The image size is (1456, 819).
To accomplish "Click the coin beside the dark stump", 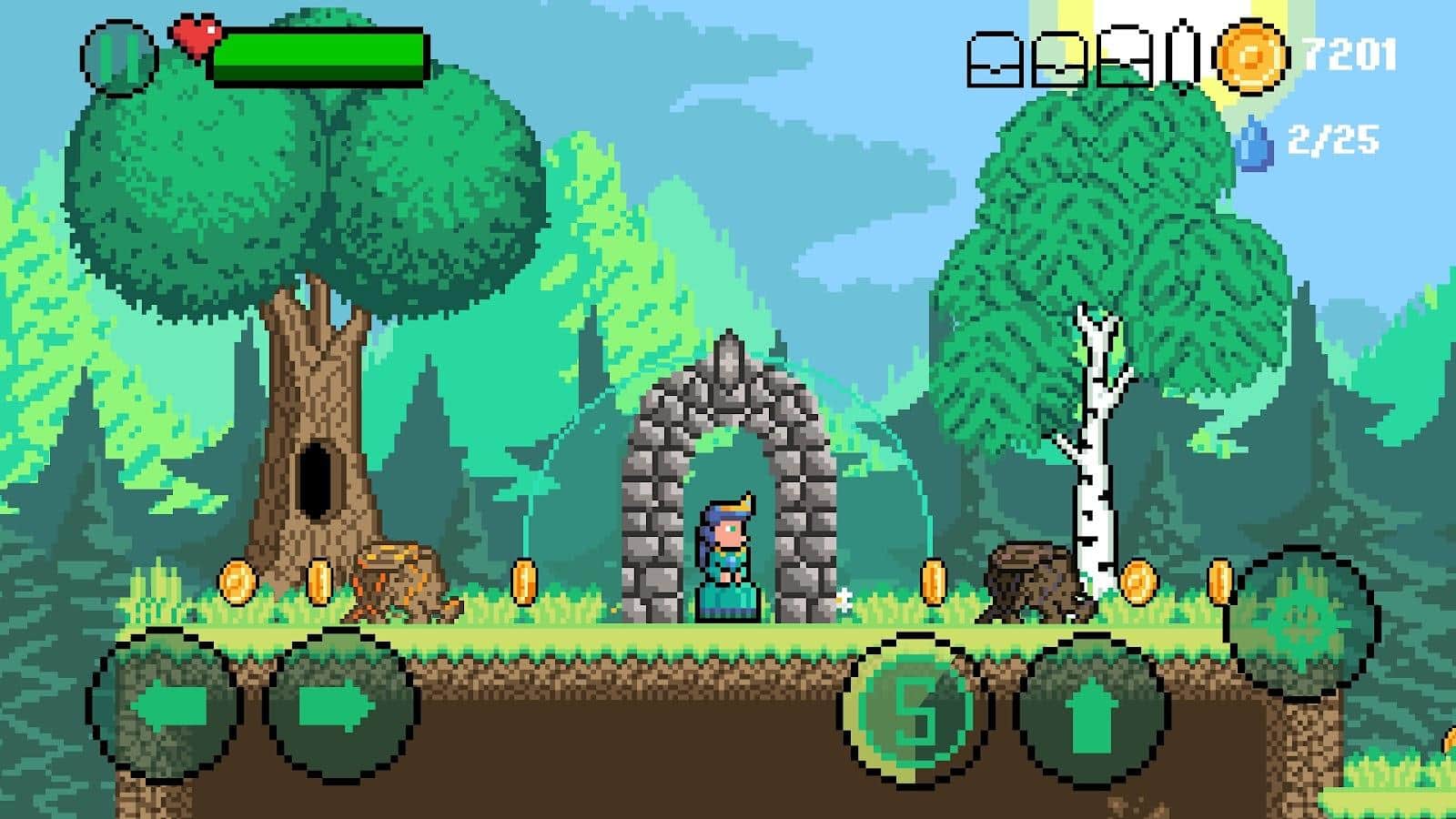I will tap(932, 579).
